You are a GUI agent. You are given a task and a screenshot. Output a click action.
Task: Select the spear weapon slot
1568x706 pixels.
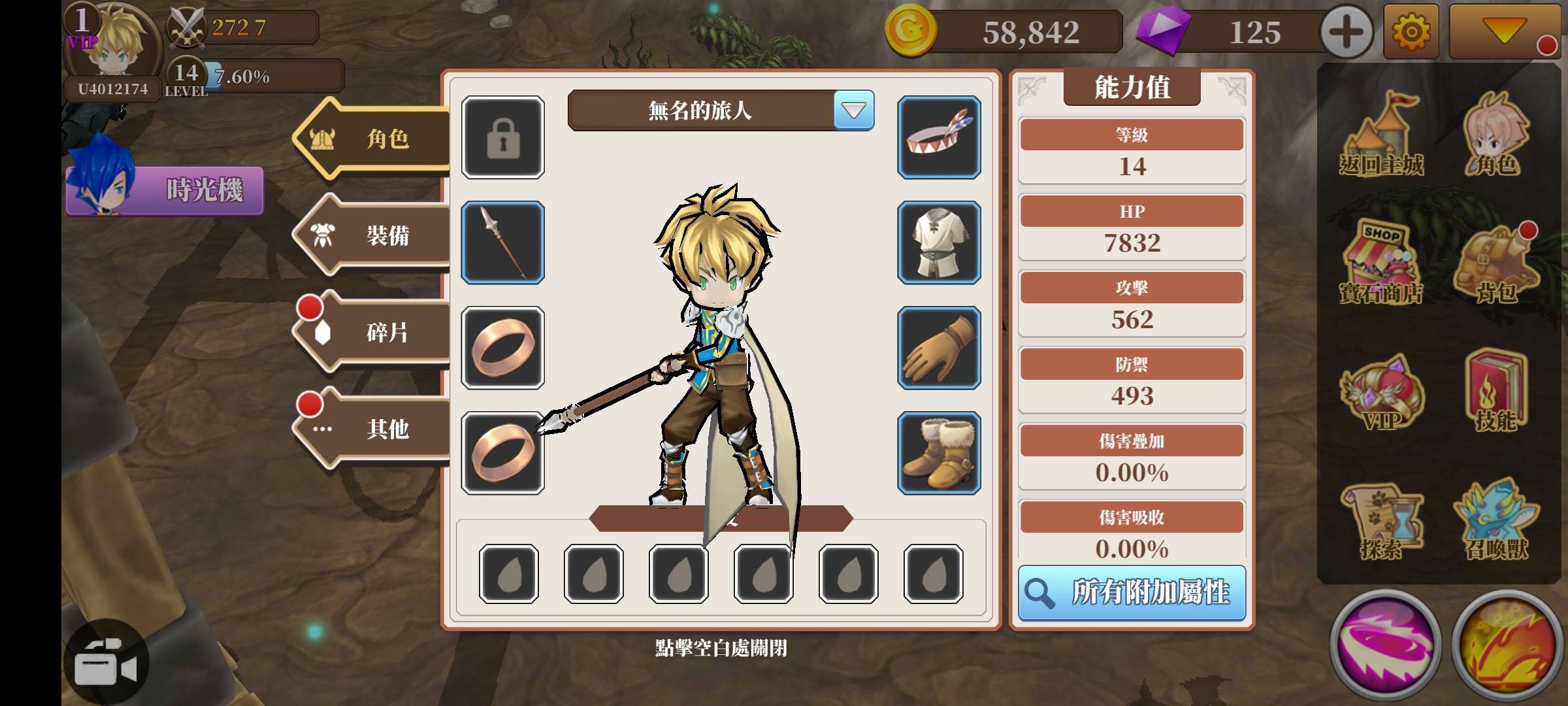[502, 243]
